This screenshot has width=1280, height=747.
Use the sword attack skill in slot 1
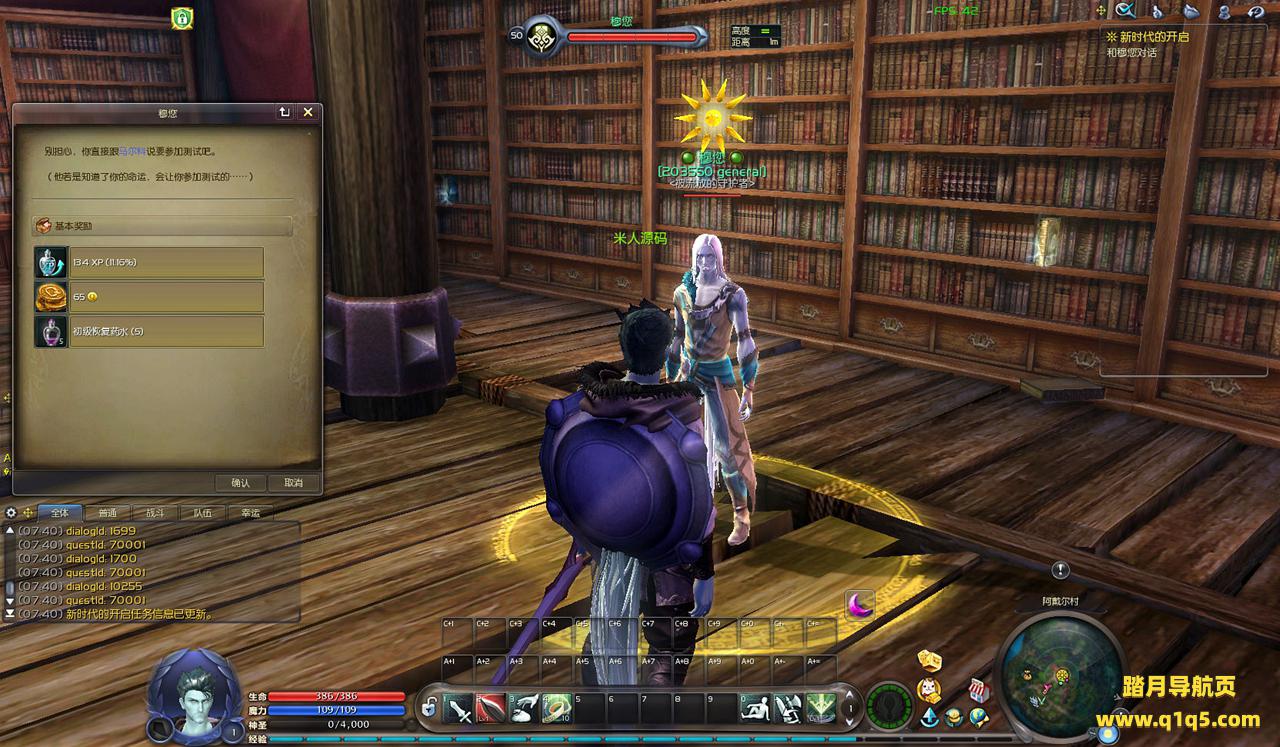[x=459, y=708]
